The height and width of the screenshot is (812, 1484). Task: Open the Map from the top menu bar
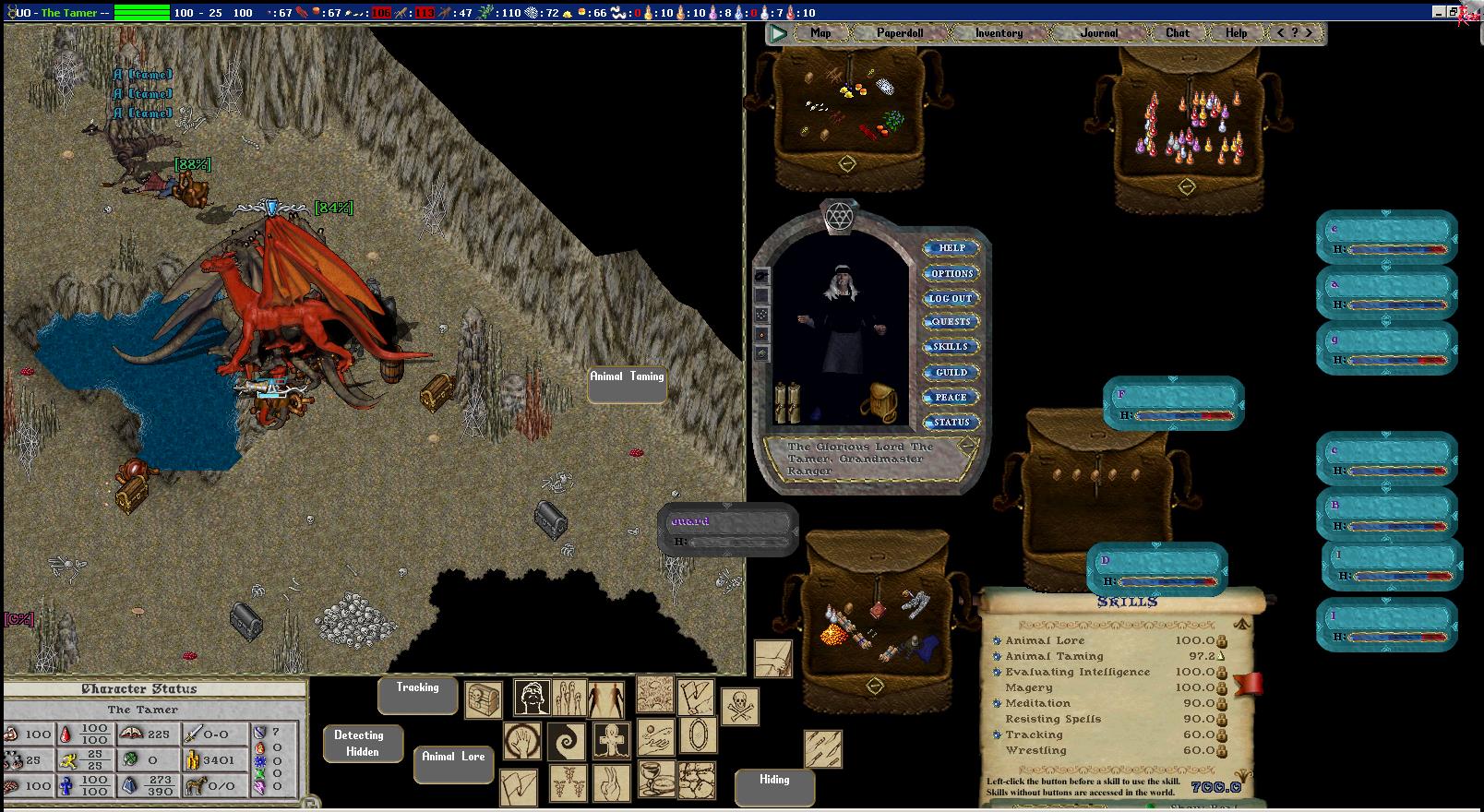click(820, 33)
